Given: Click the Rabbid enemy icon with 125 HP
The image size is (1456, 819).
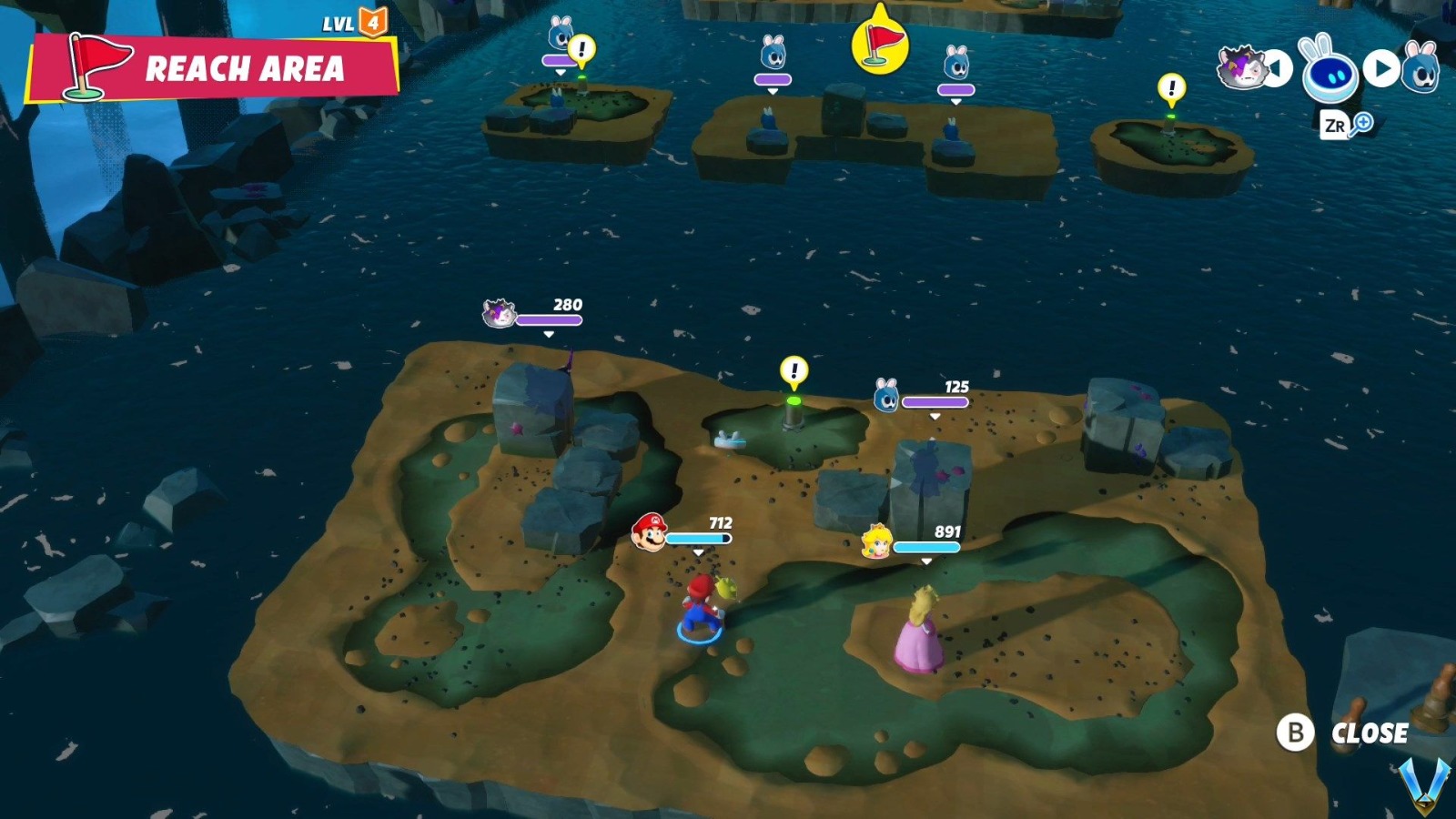Looking at the screenshot, I should click(x=888, y=394).
